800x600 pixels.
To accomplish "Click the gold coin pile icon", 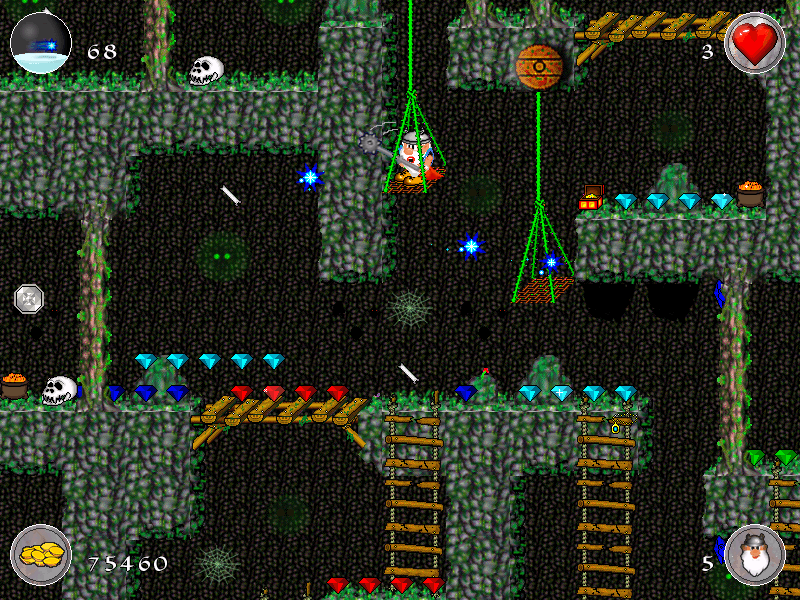I will pos(41,556).
